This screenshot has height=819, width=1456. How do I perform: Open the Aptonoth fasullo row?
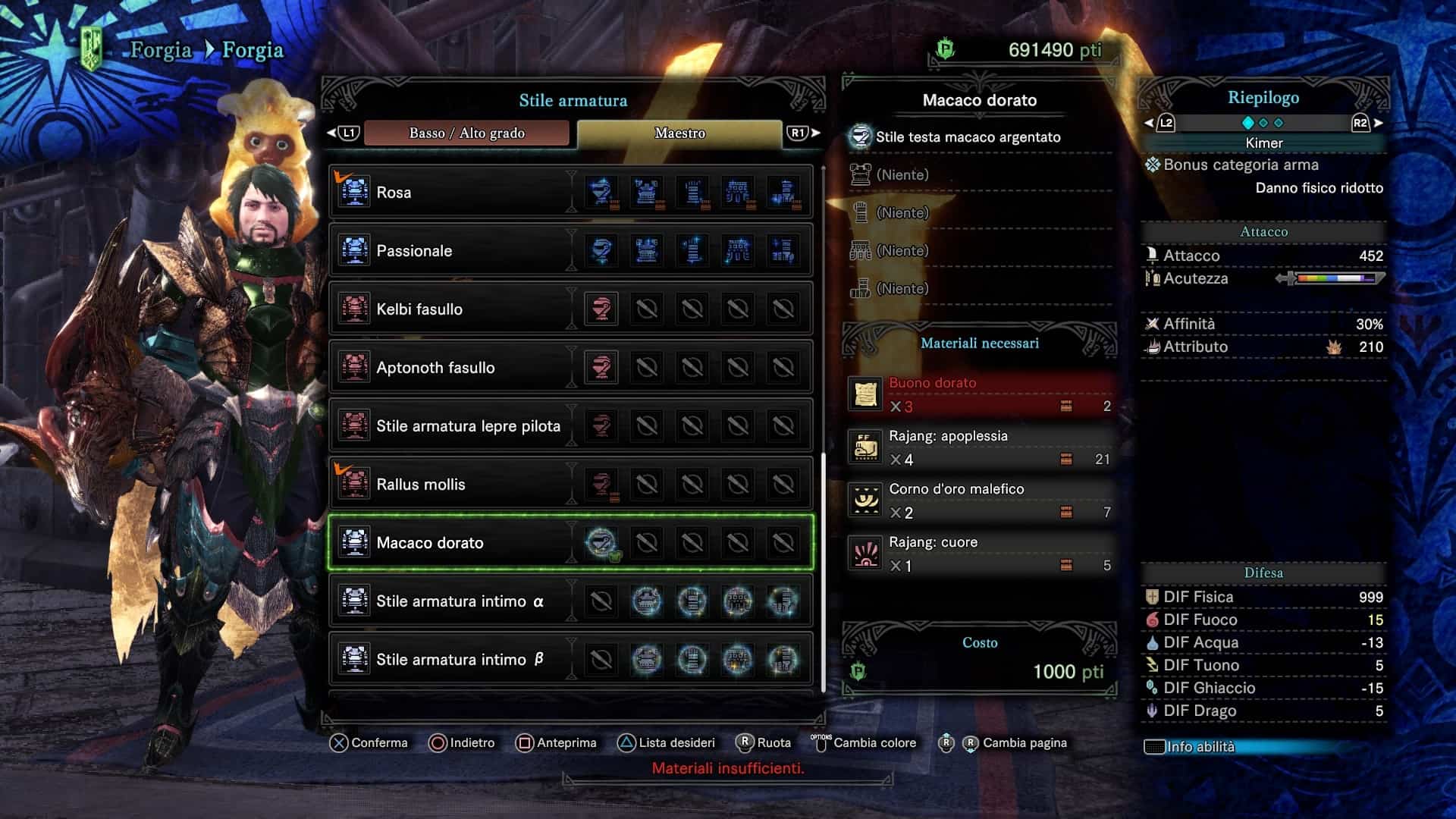[x=455, y=368]
